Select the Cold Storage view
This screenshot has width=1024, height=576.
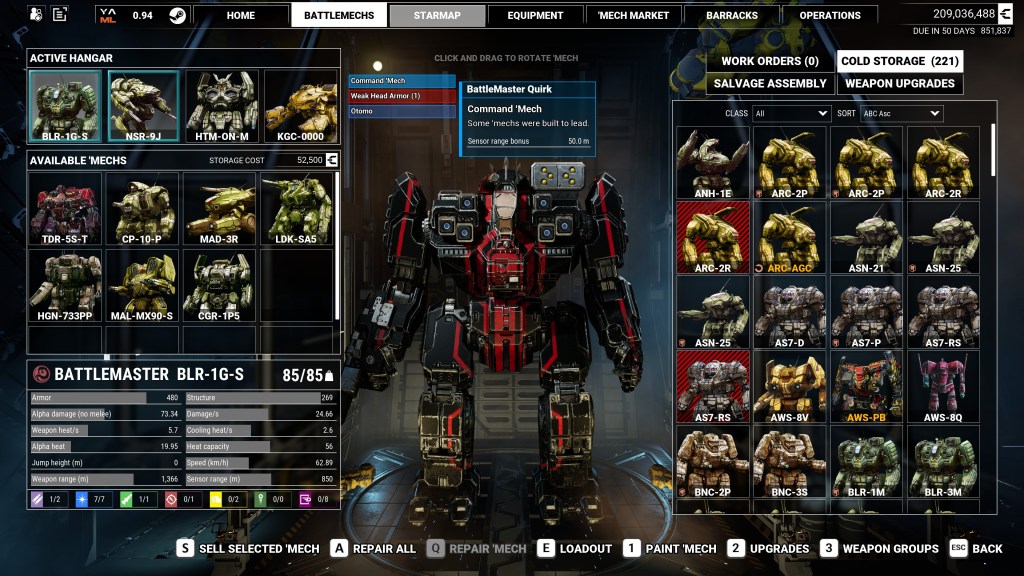(x=899, y=61)
